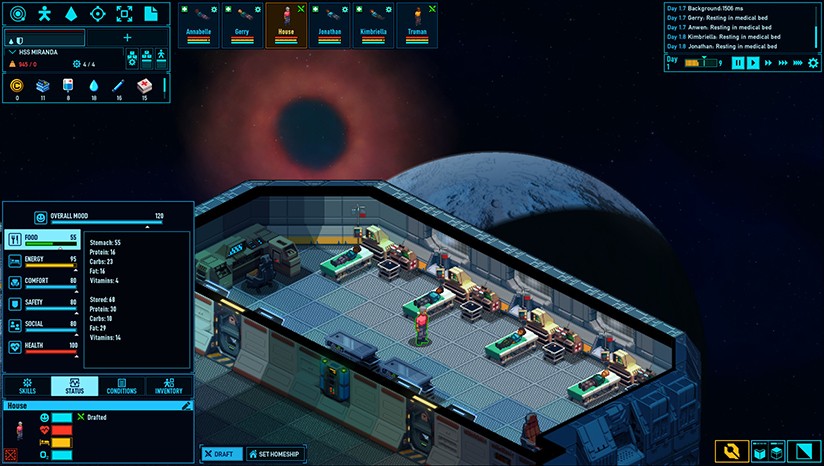Switch to the Skills tab
824x466 pixels.
point(27,386)
